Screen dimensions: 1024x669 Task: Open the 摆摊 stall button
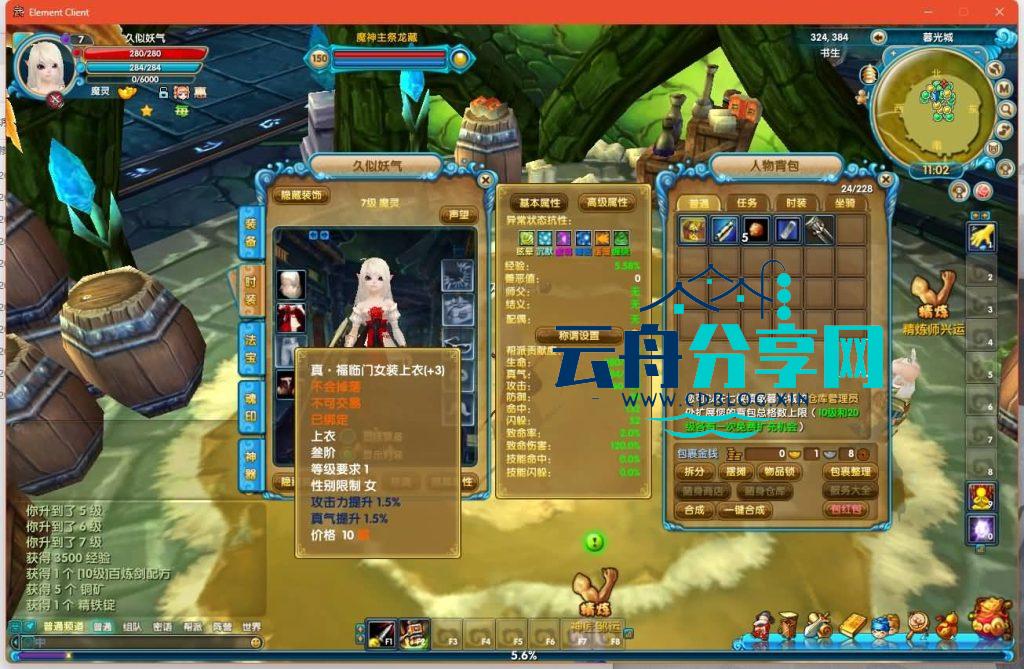(737, 471)
